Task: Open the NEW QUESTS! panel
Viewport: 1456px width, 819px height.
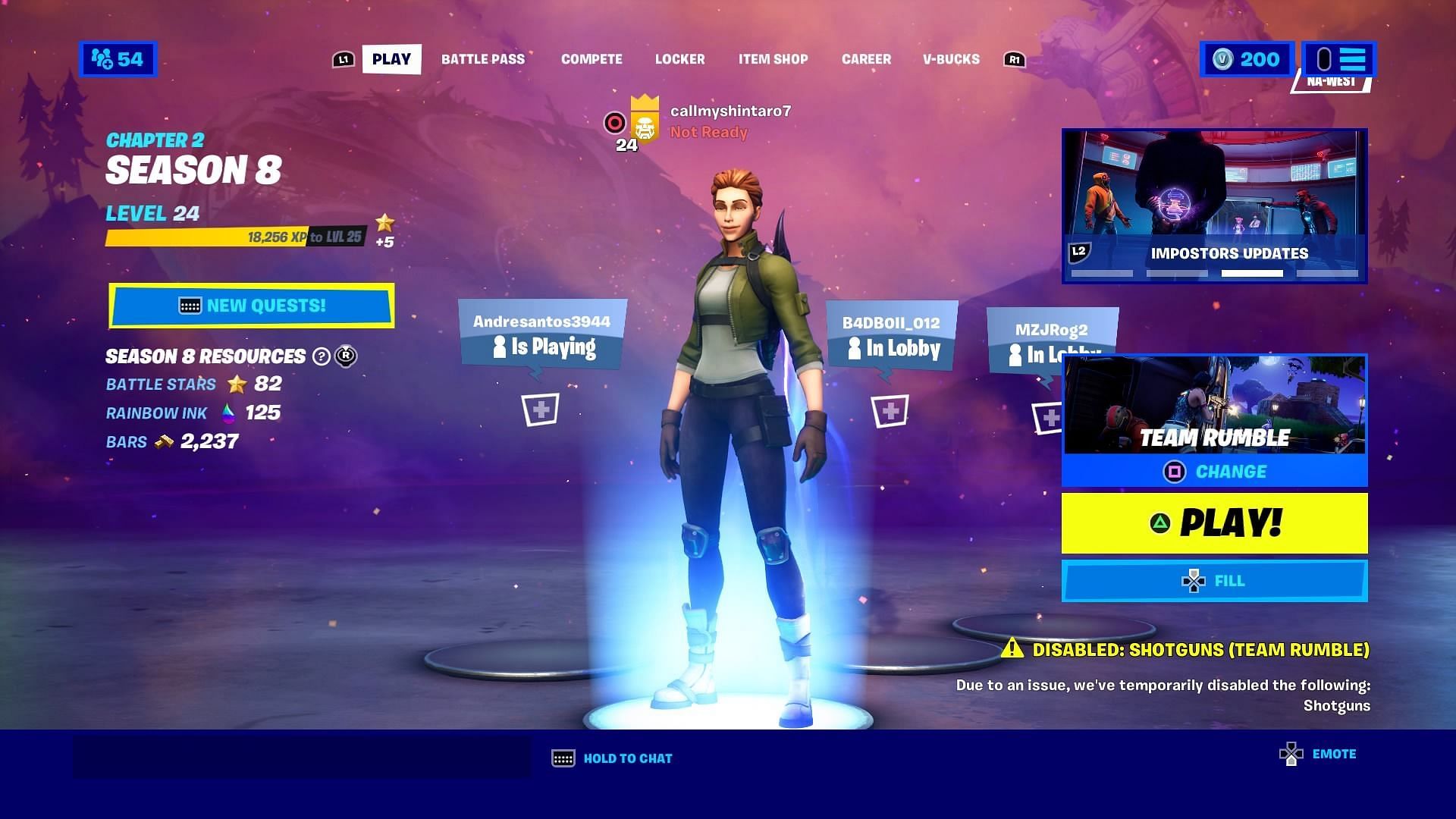Action: pyautogui.click(x=252, y=305)
